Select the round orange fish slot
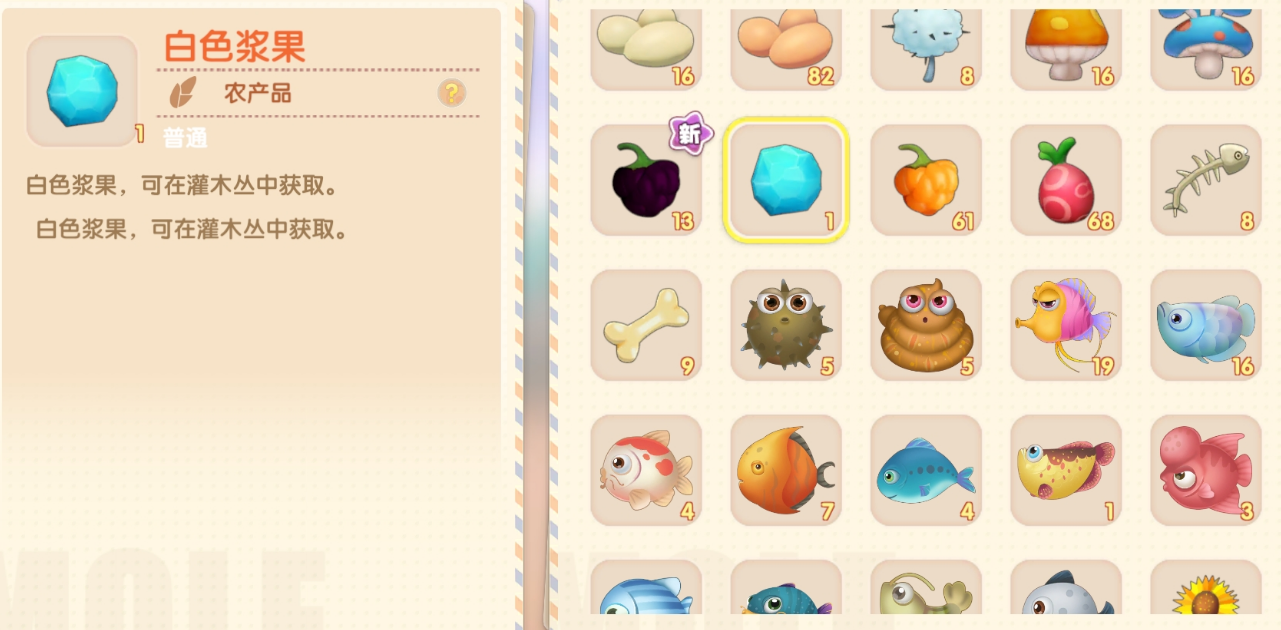Image resolution: width=1281 pixels, height=630 pixels. pyautogui.click(x=786, y=471)
